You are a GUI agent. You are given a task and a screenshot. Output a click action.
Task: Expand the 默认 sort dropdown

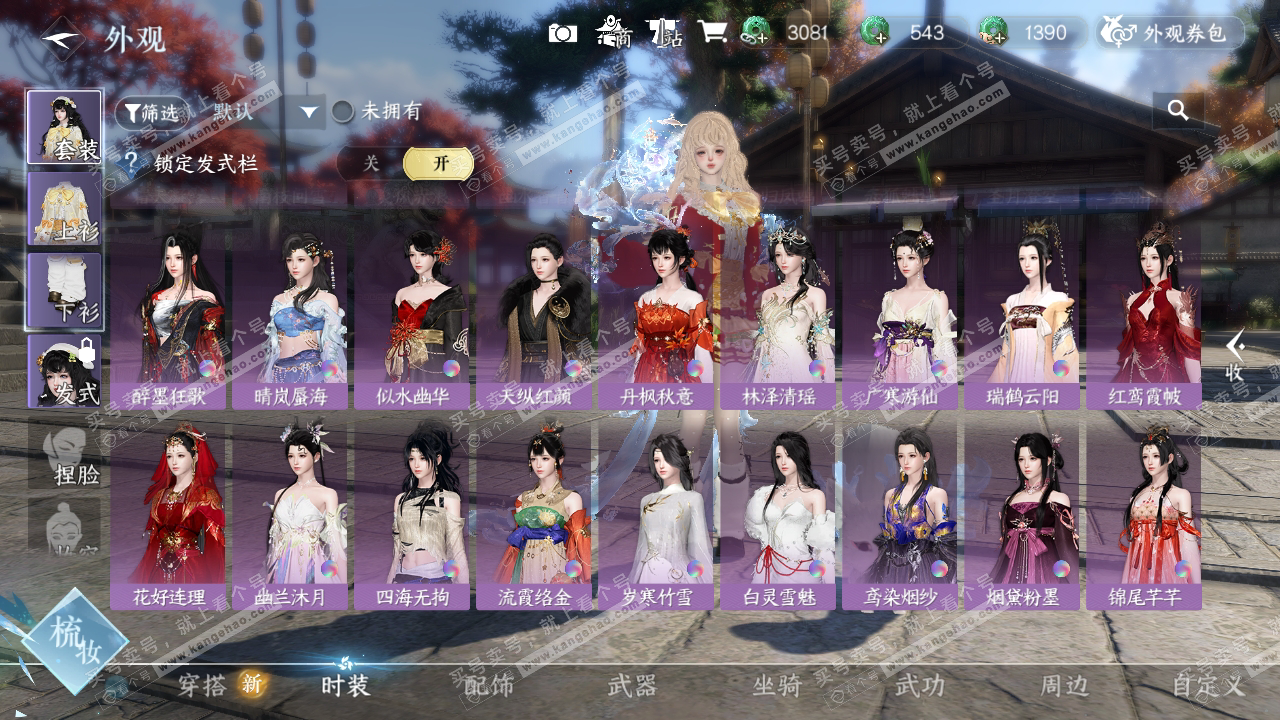[x=309, y=112]
